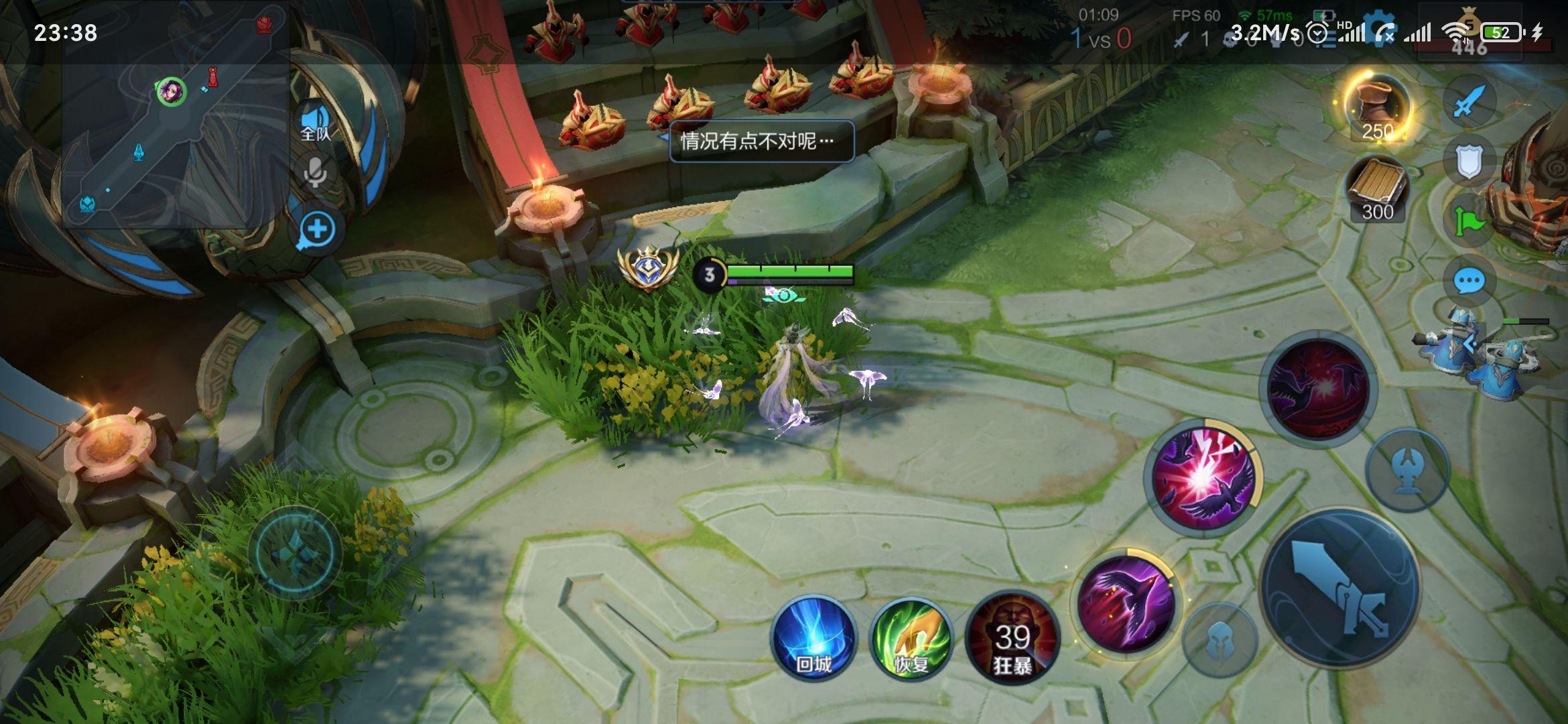Send the green flag gather signal
The width and height of the screenshot is (1568, 724).
point(1469,221)
